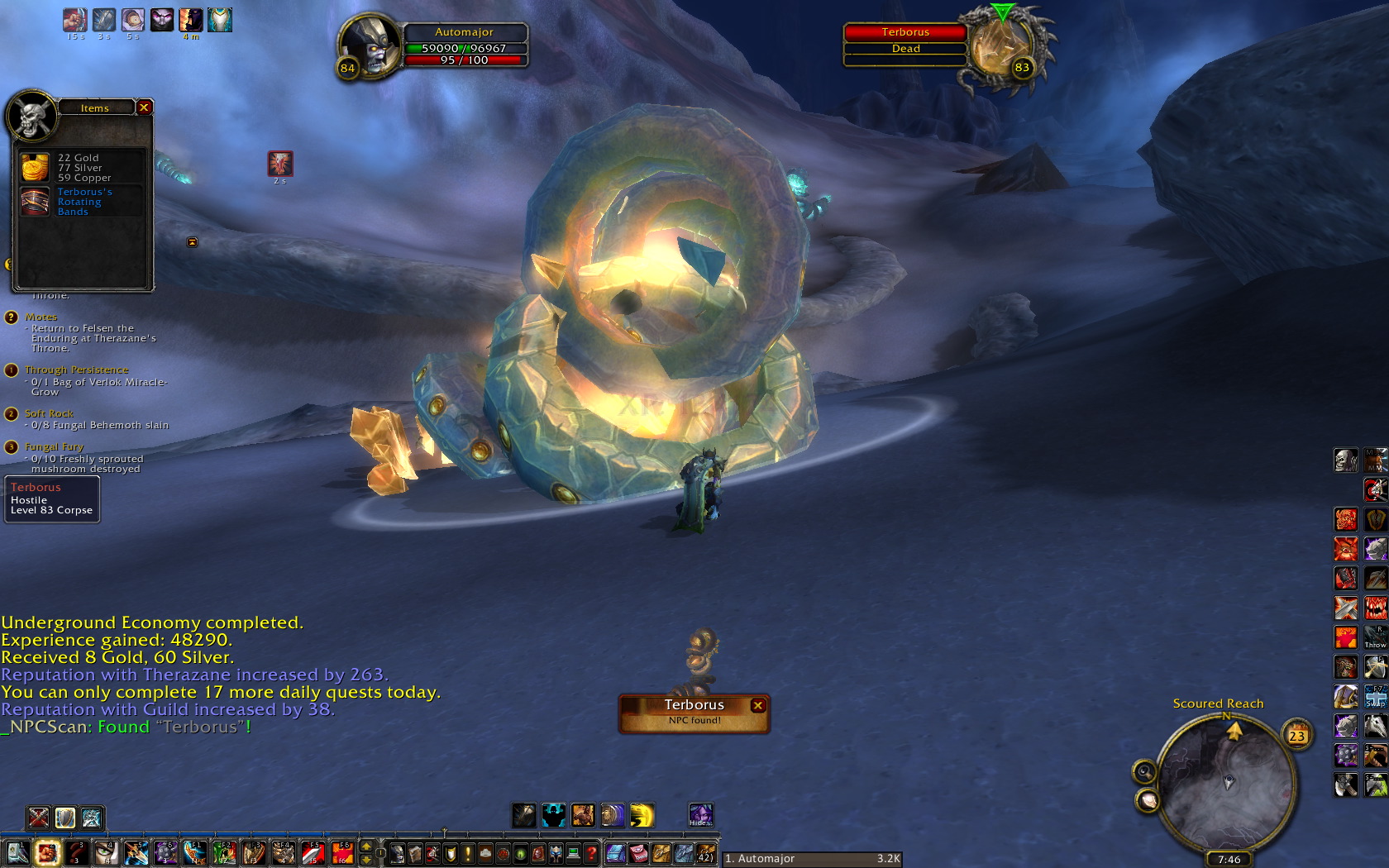Loot Terborus's Rotating Bands
Image resolution: width=1389 pixels, height=868 pixels.
(35, 202)
